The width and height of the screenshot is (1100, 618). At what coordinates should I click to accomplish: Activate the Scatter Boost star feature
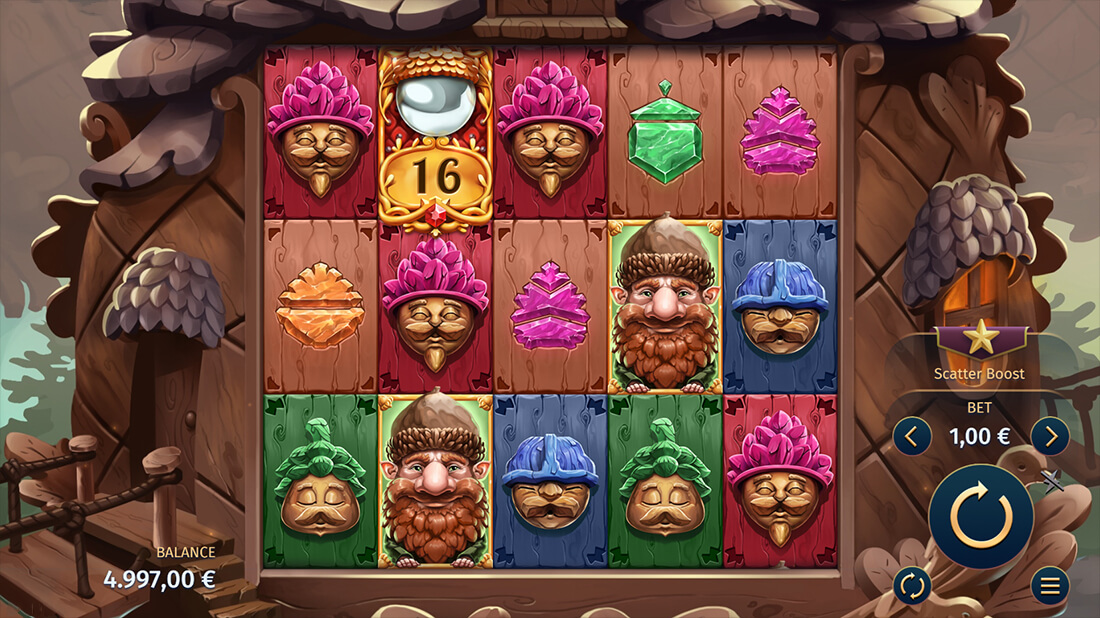980,340
